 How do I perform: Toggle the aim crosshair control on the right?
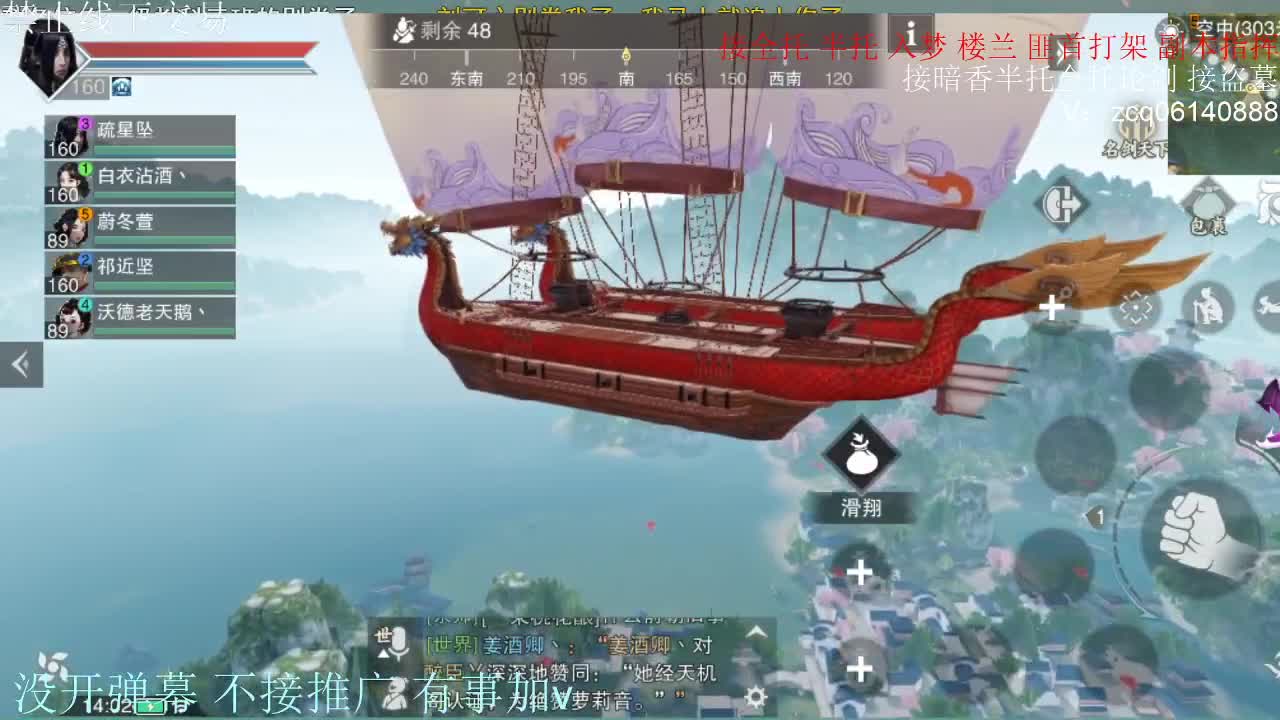(1135, 305)
